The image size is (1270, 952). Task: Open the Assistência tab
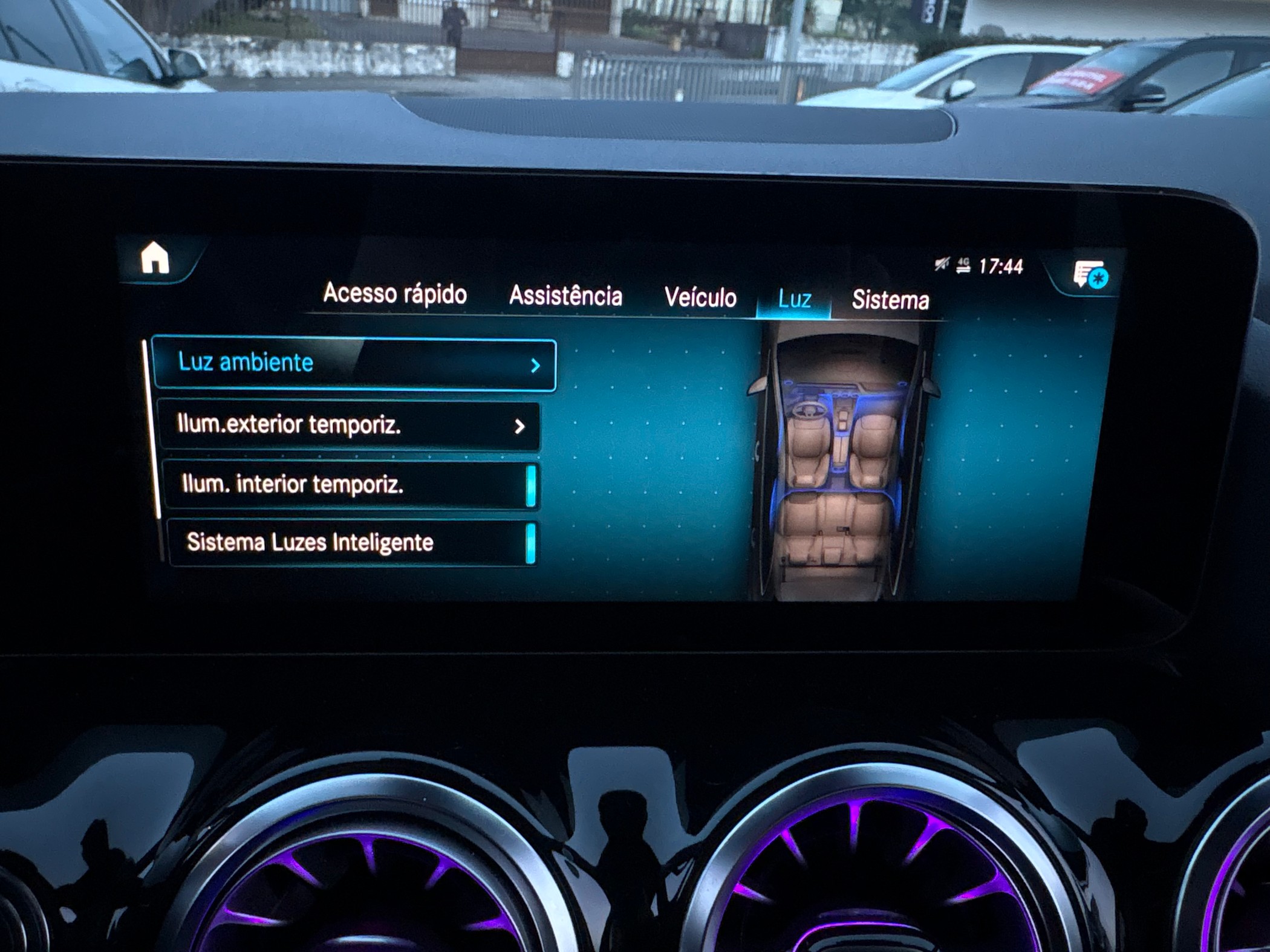pyautogui.click(x=565, y=296)
